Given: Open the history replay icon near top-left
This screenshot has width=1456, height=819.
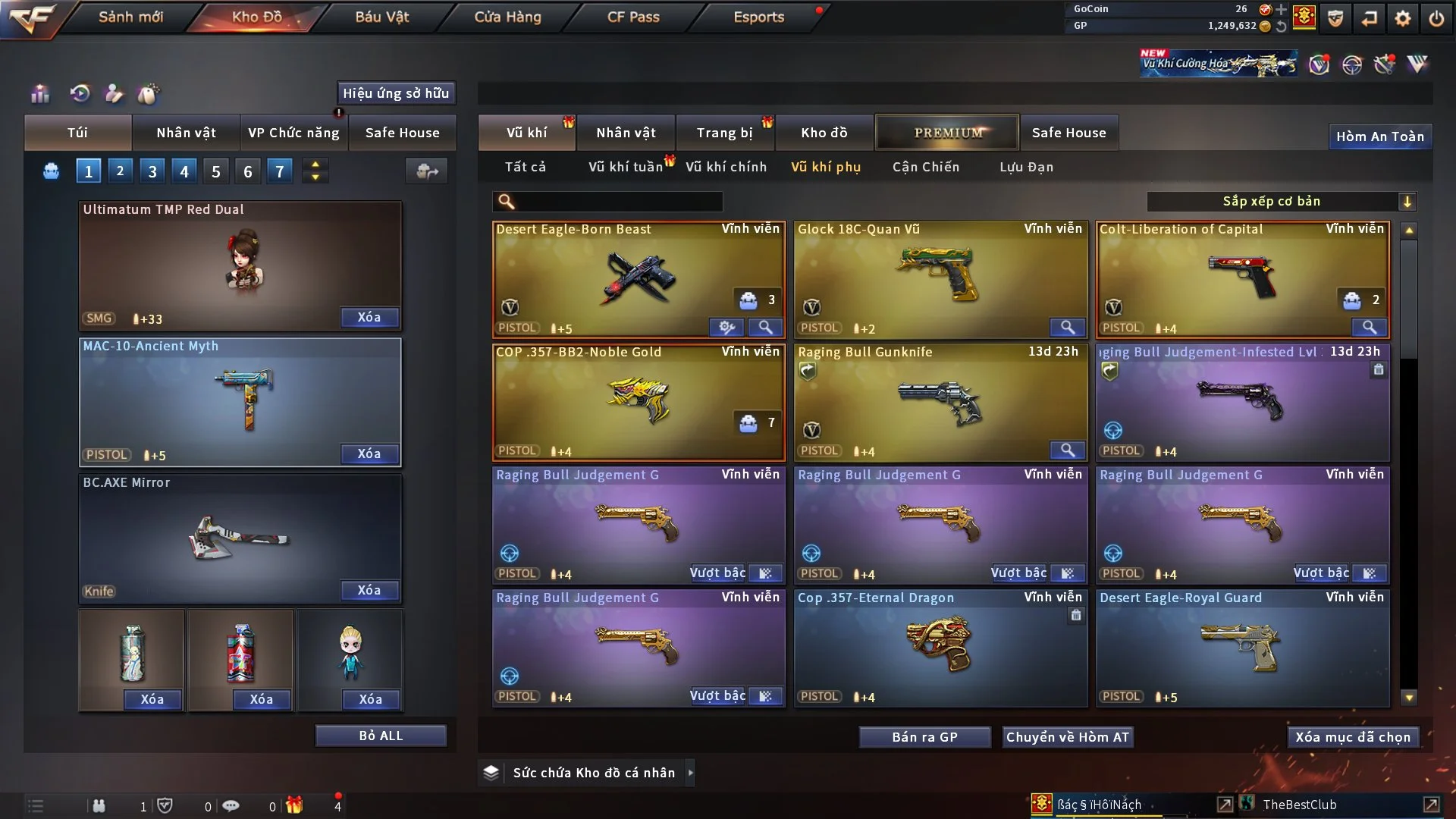Looking at the screenshot, I should (80, 94).
